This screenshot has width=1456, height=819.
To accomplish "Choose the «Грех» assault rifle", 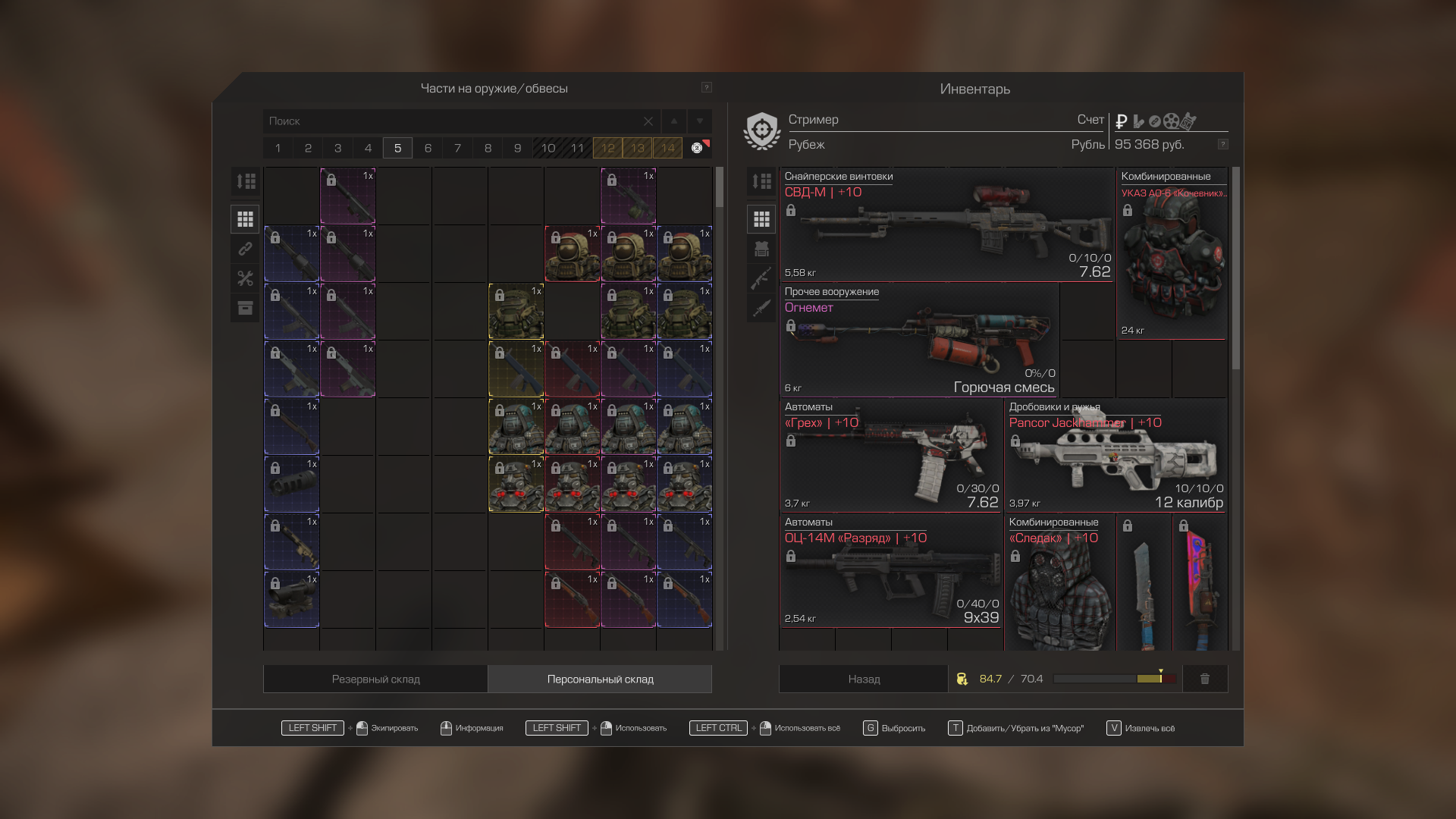I will click(x=891, y=456).
